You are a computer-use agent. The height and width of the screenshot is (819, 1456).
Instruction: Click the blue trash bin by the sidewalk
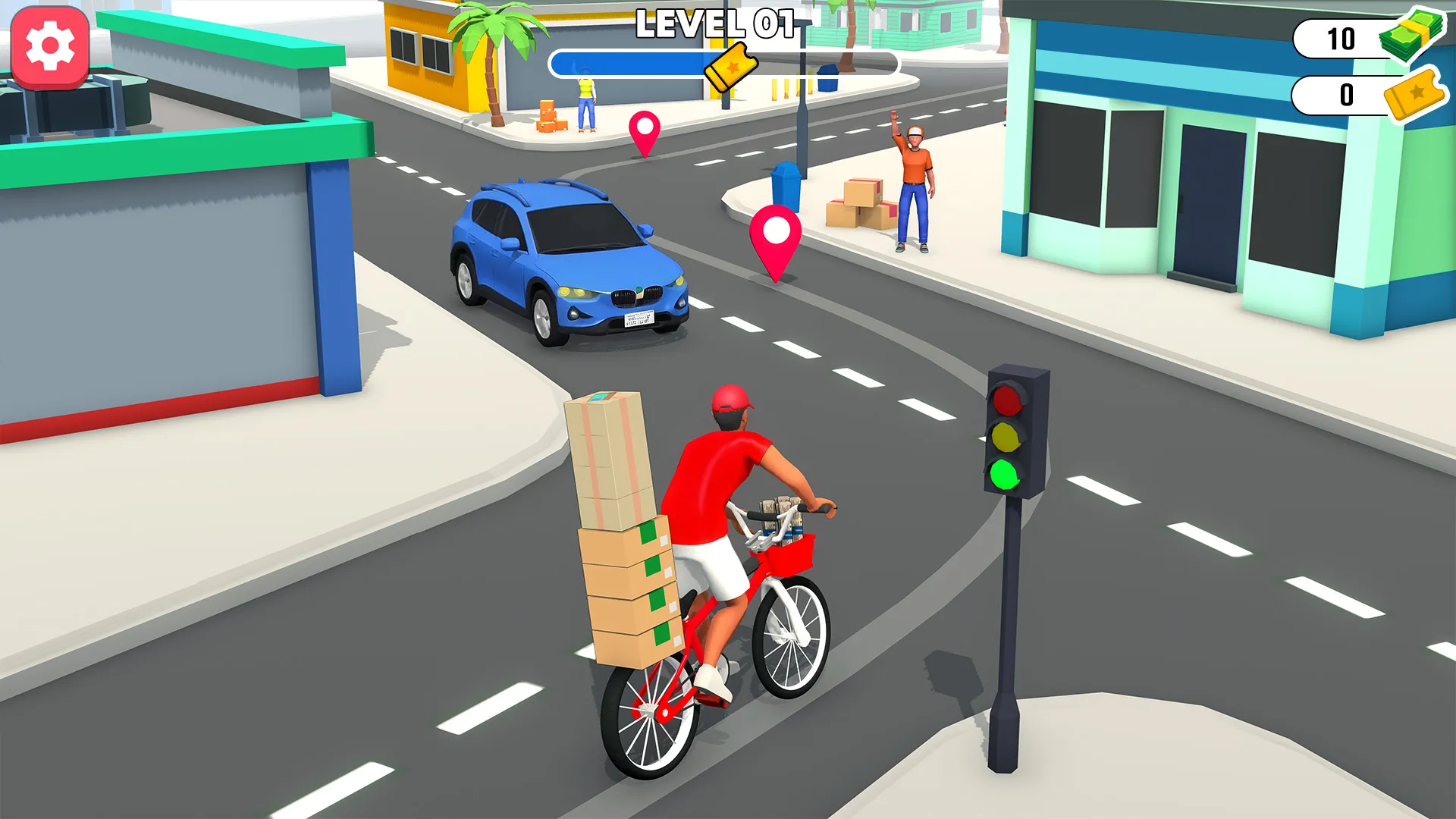789,190
